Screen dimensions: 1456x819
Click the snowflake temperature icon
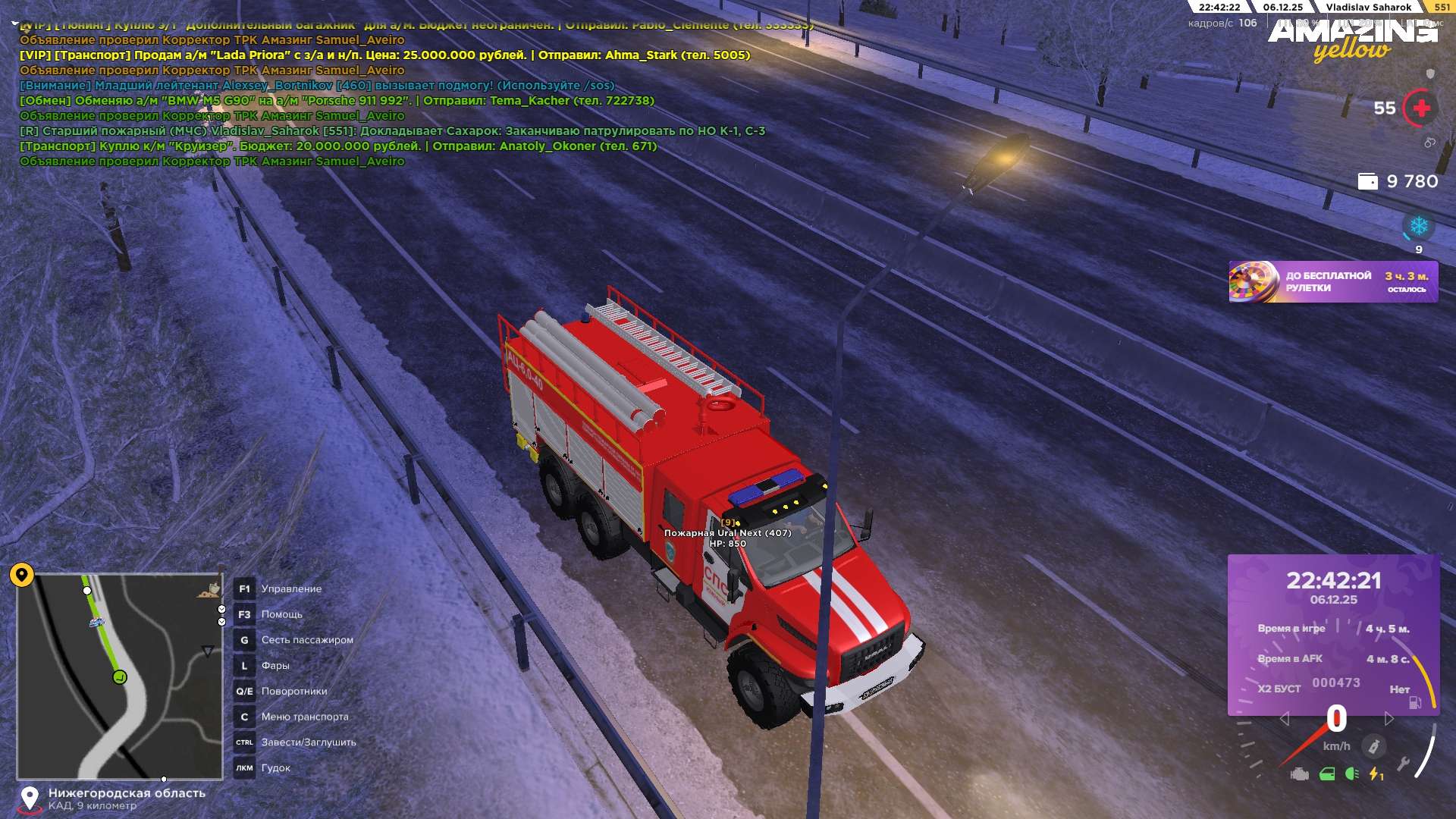(x=1418, y=226)
